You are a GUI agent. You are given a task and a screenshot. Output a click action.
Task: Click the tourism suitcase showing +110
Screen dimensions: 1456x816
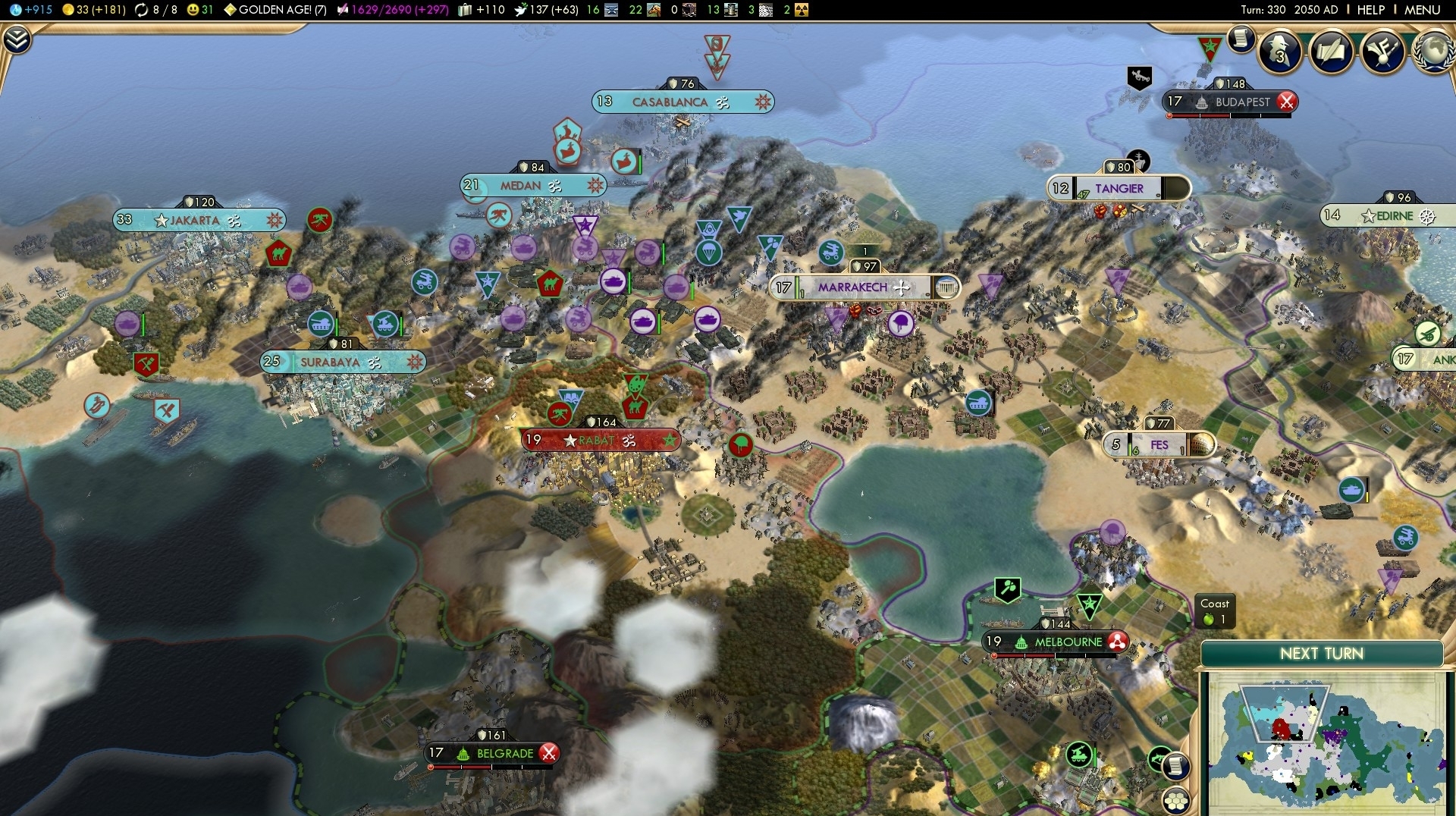(x=466, y=10)
